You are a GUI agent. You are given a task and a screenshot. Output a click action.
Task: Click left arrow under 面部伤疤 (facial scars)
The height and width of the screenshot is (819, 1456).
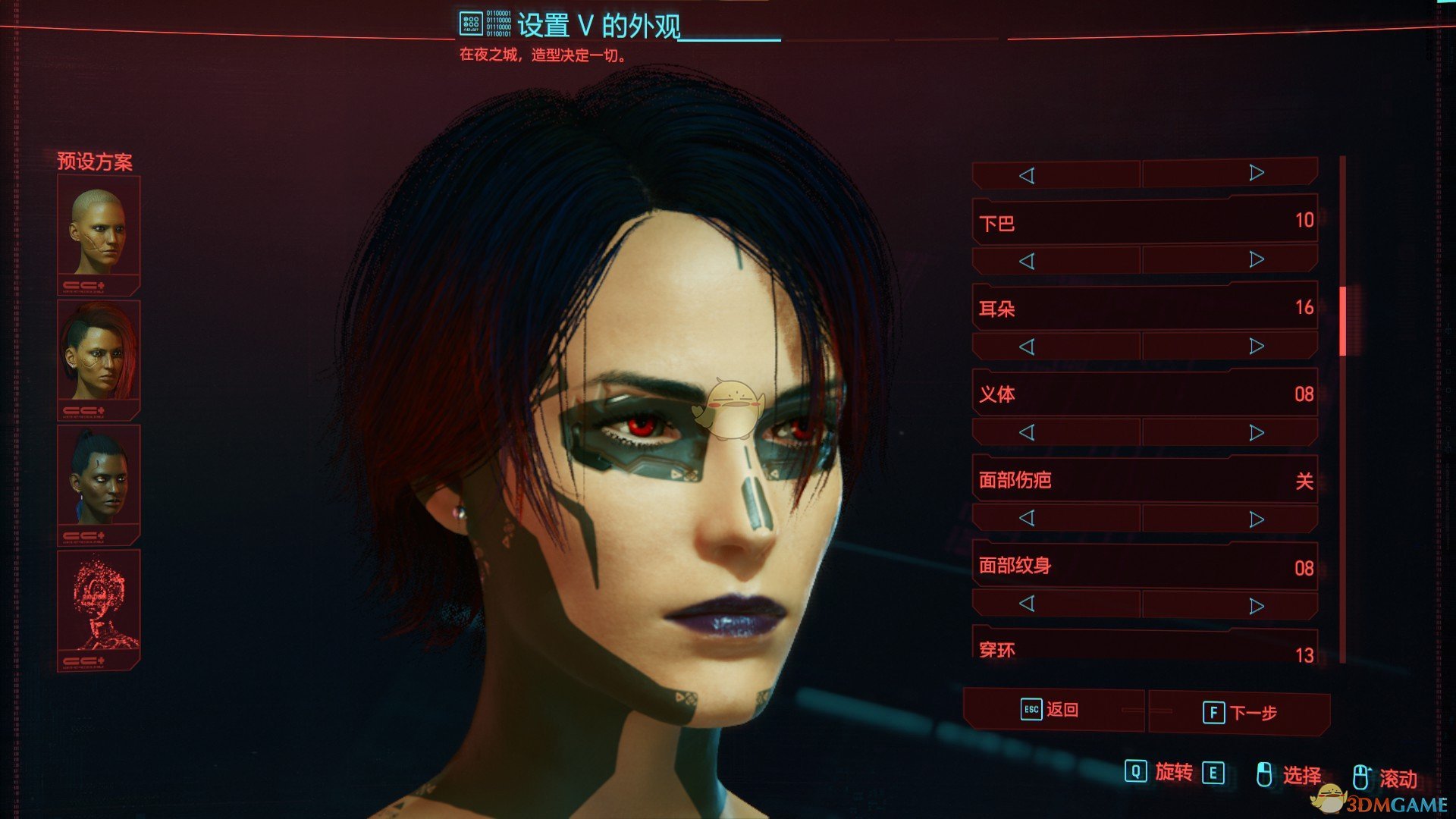point(1027,518)
